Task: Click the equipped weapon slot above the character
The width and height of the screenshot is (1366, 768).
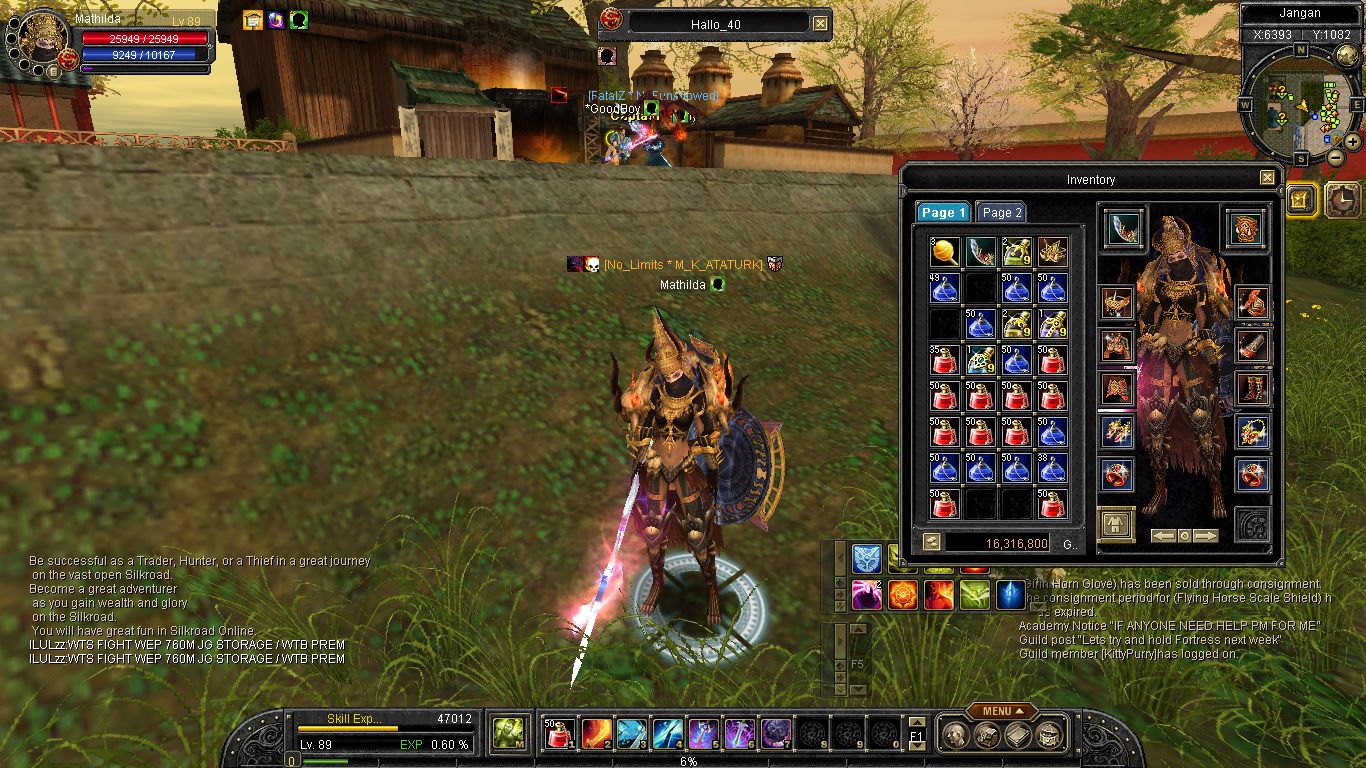Action: pyautogui.click(x=1124, y=229)
